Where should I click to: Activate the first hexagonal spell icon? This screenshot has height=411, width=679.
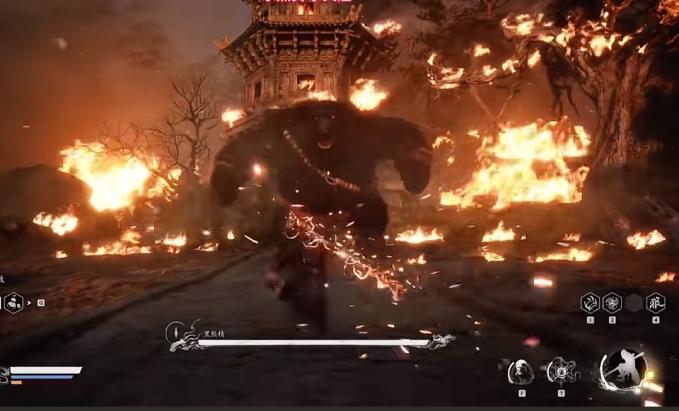point(591,302)
